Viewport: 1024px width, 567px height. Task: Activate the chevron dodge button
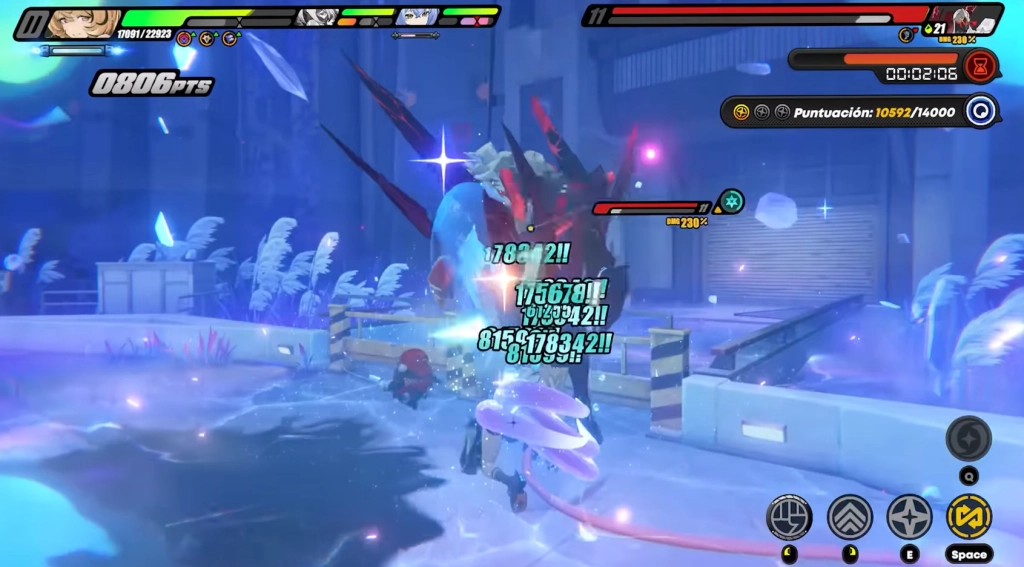849,517
